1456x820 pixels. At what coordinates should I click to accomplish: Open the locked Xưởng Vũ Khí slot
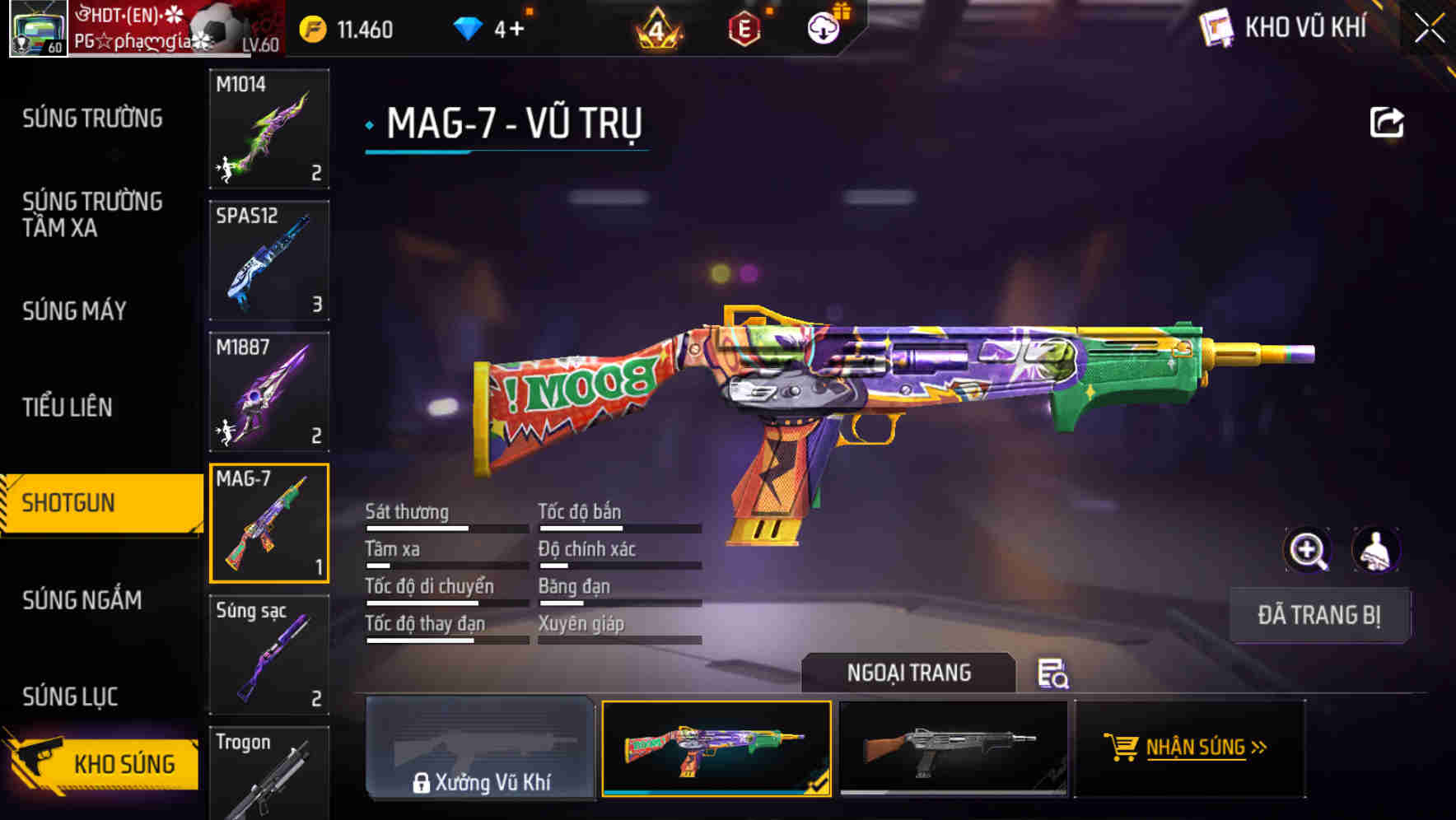click(482, 749)
